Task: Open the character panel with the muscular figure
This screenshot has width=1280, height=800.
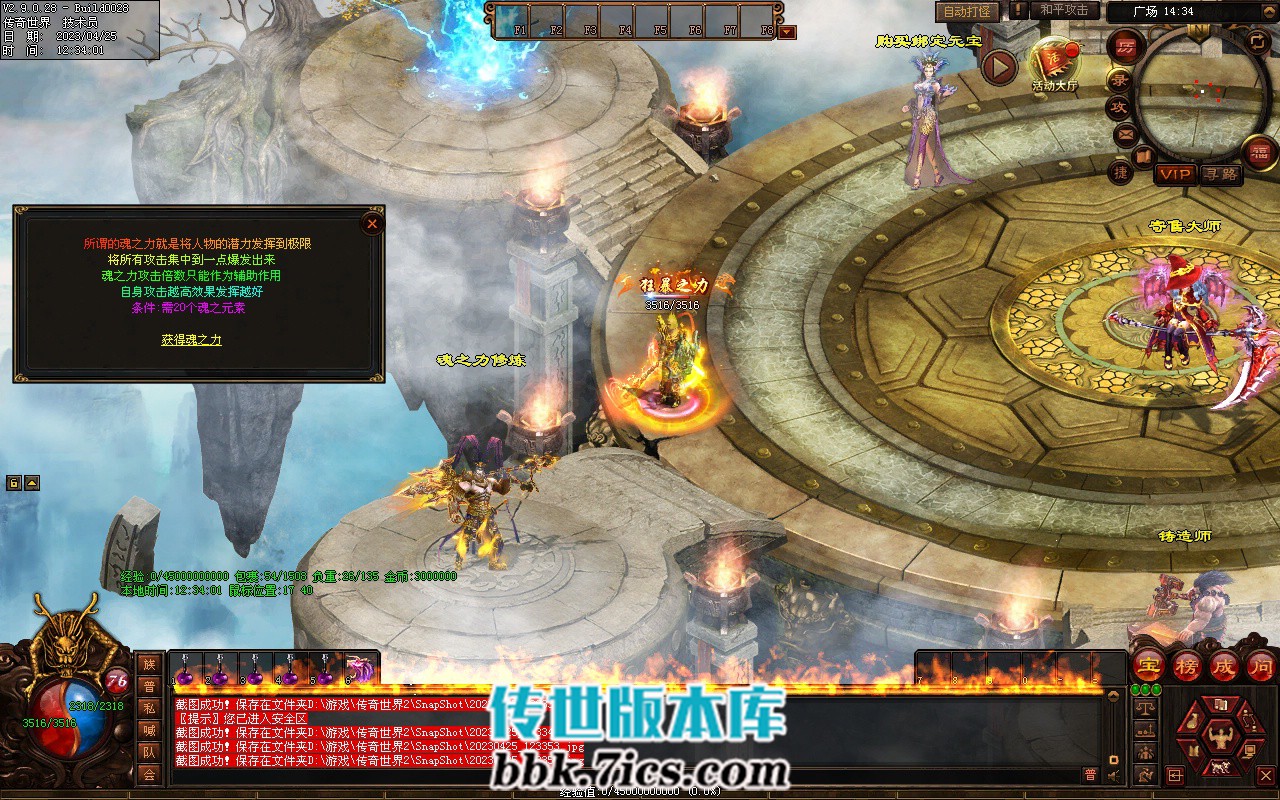Action: click(x=1220, y=738)
